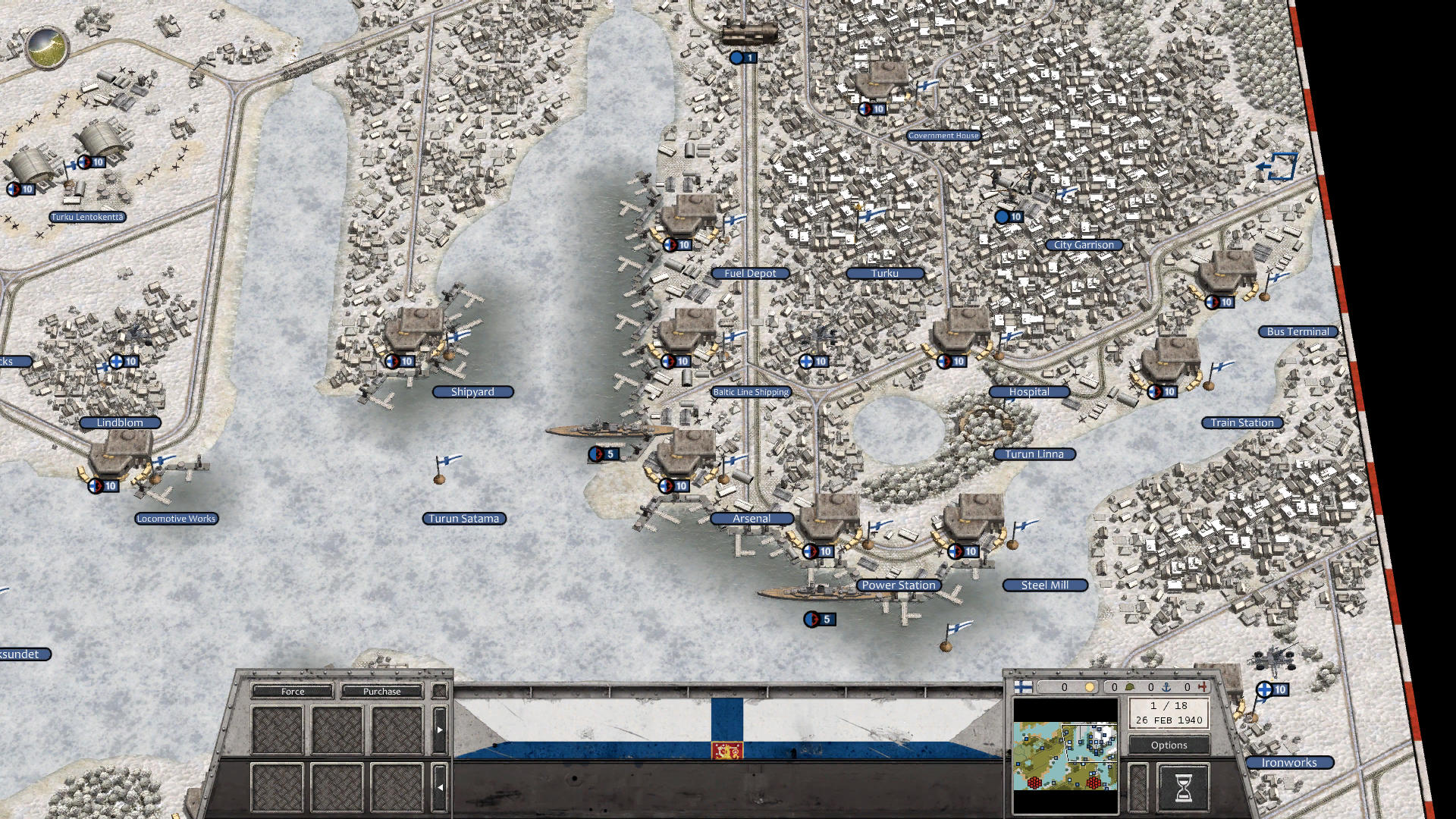Open the Purchase panel
1456x819 pixels.
(x=381, y=692)
